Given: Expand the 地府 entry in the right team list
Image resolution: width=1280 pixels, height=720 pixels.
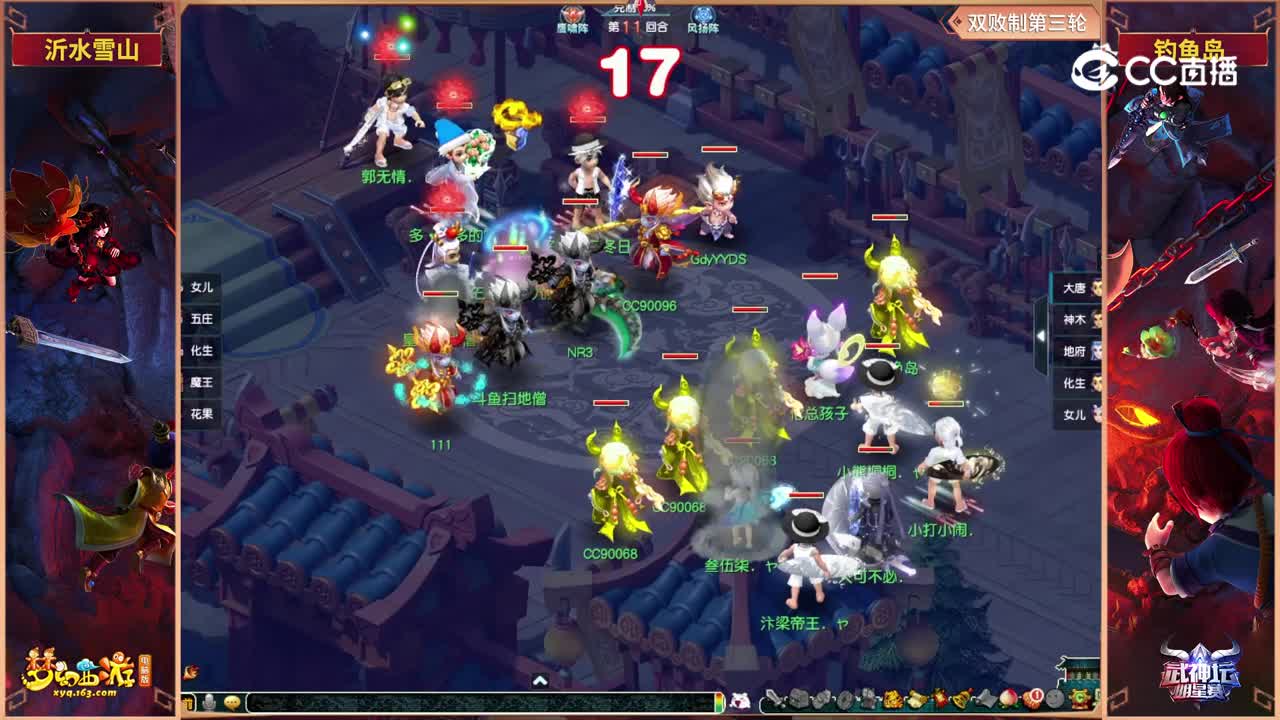Looking at the screenshot, I should pyautogui.click(x=1074, y=353).
